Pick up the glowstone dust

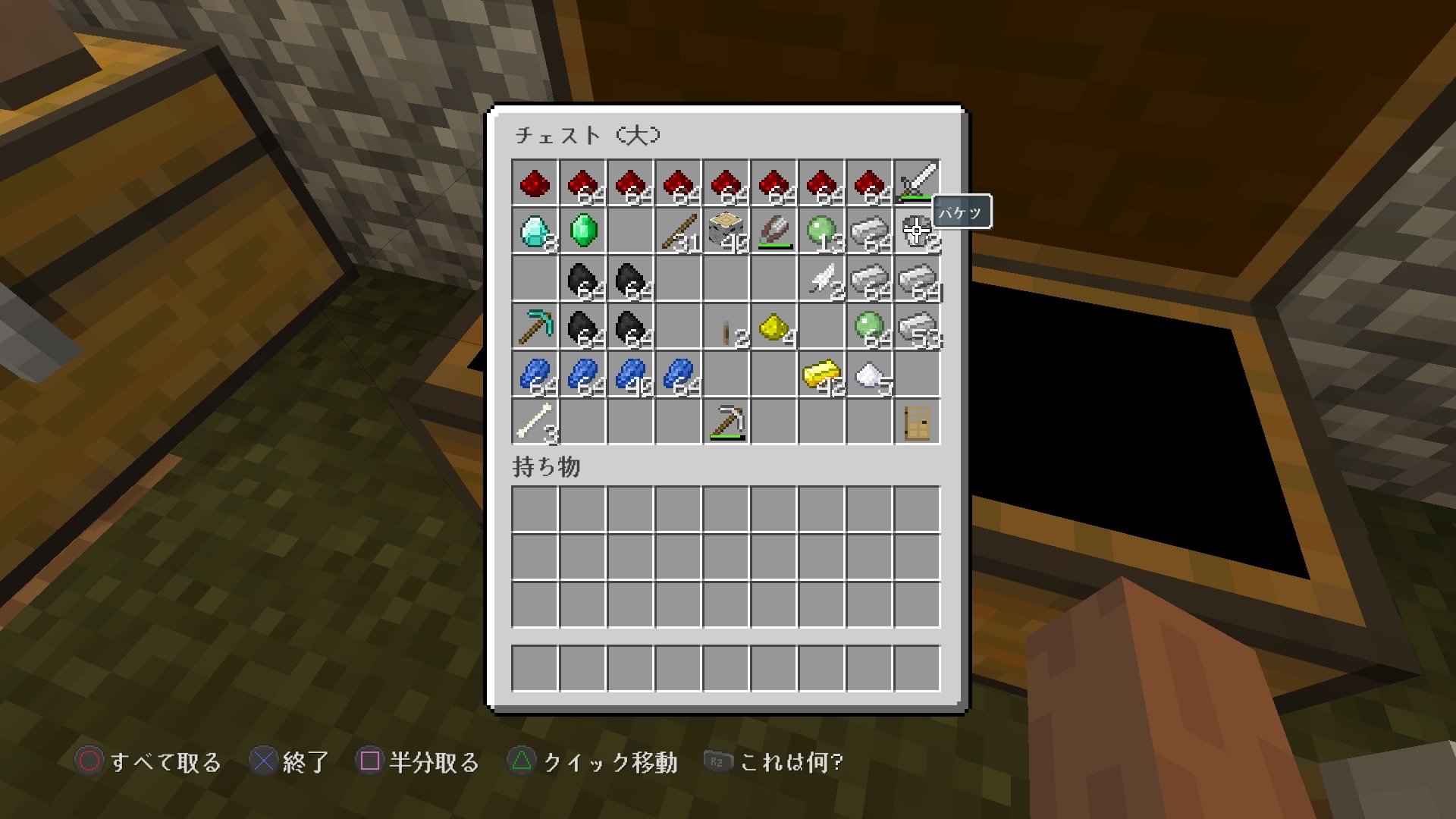click(x=773, y=326)
